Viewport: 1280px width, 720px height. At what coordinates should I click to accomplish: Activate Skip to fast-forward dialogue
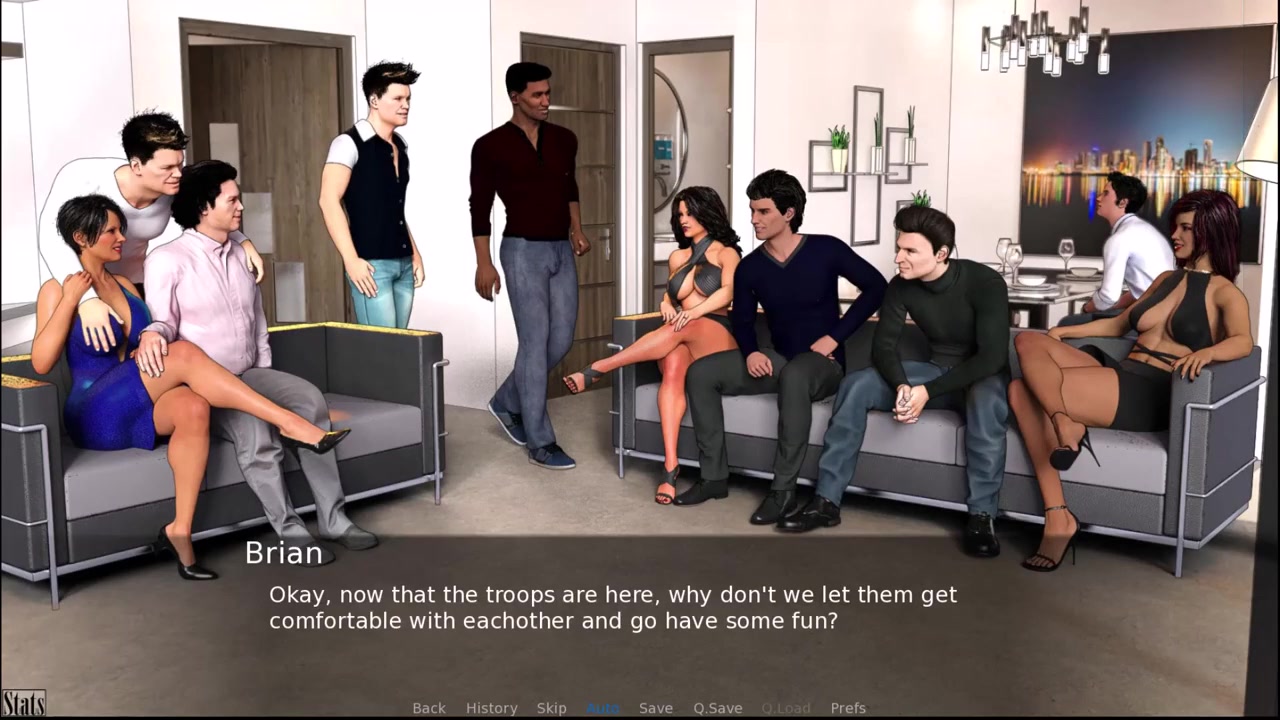pyautogui.click(x=551, y=708)
